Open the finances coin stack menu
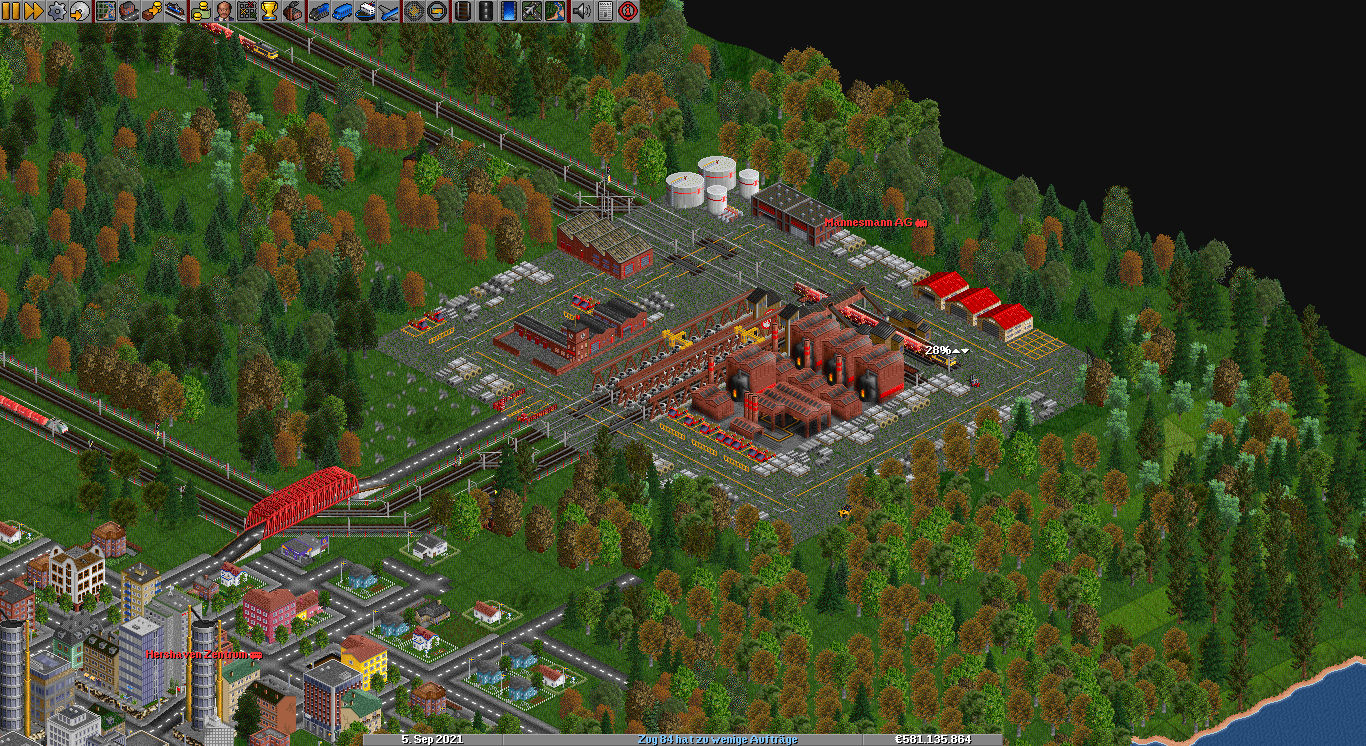Image resolution: width=1366 pixels, height=746 pixels. coord(201,11)
